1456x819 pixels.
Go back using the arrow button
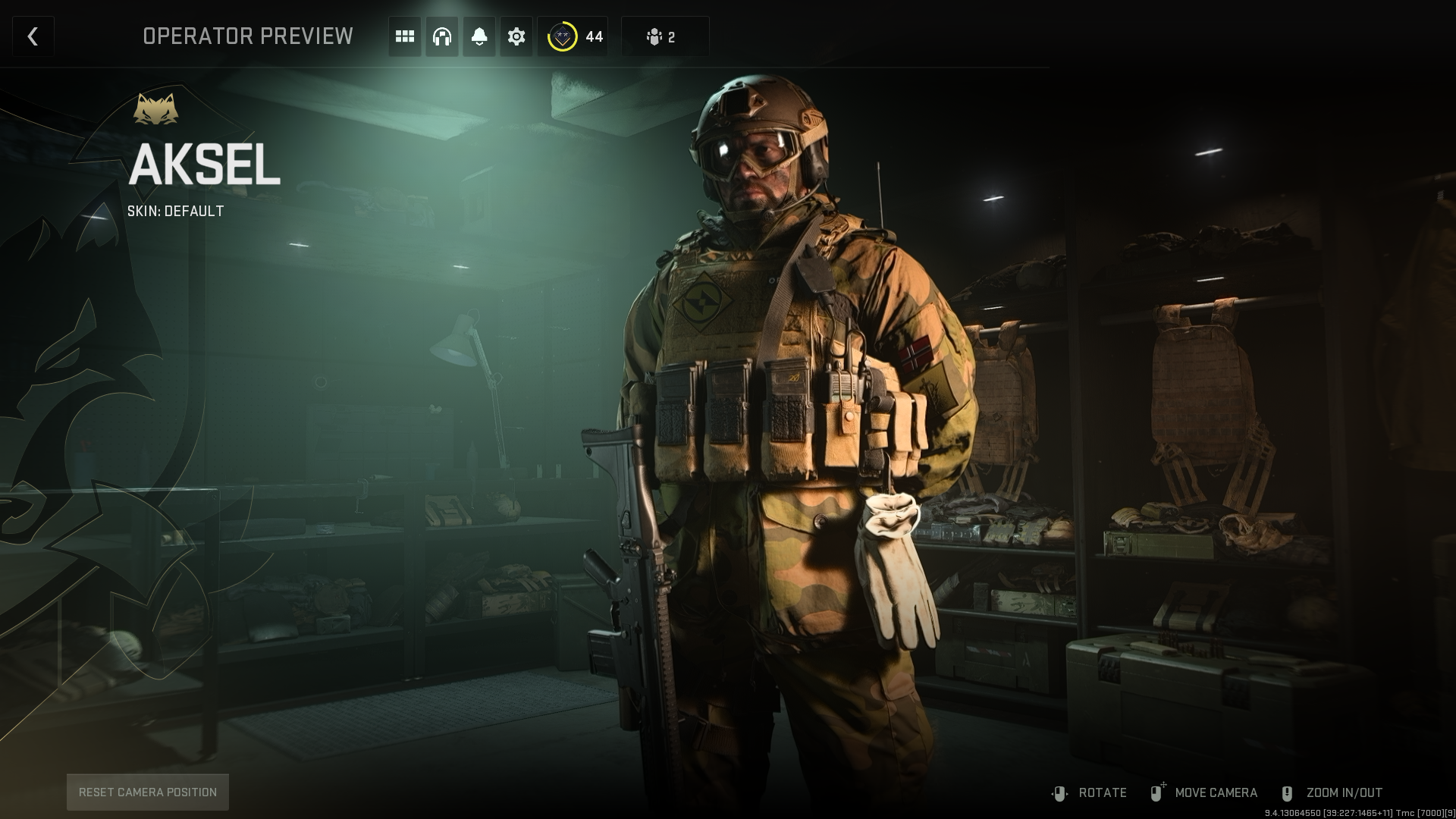pyautogui.click(x=33, y=36)
